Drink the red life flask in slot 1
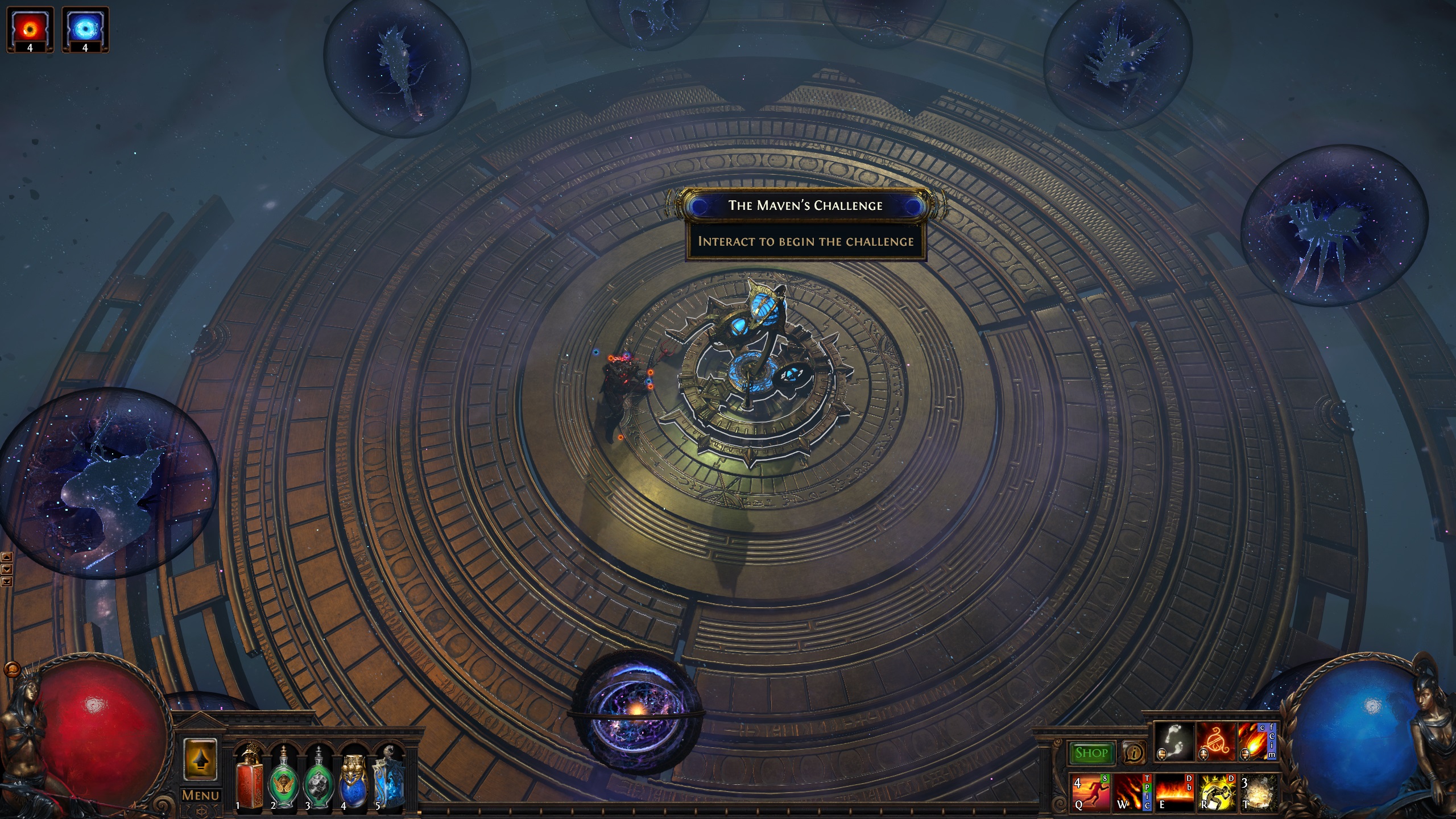Image resolution: width=1456 pixels, height=819 pixels. pos(249,780)
